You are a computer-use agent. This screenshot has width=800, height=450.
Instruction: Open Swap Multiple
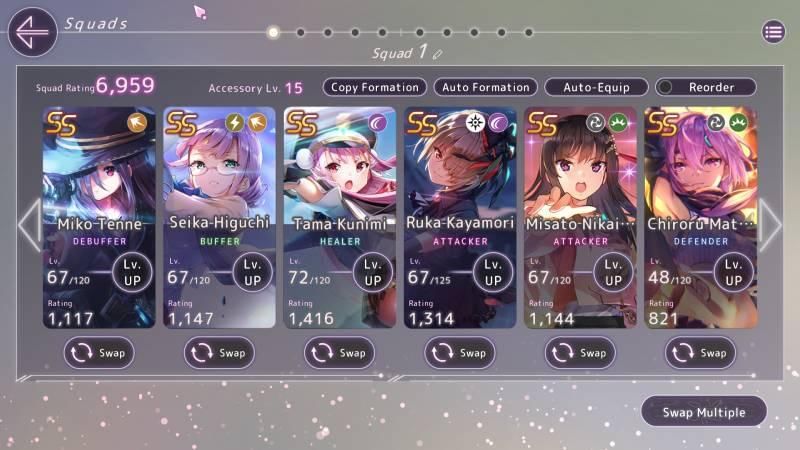(704, 412)
